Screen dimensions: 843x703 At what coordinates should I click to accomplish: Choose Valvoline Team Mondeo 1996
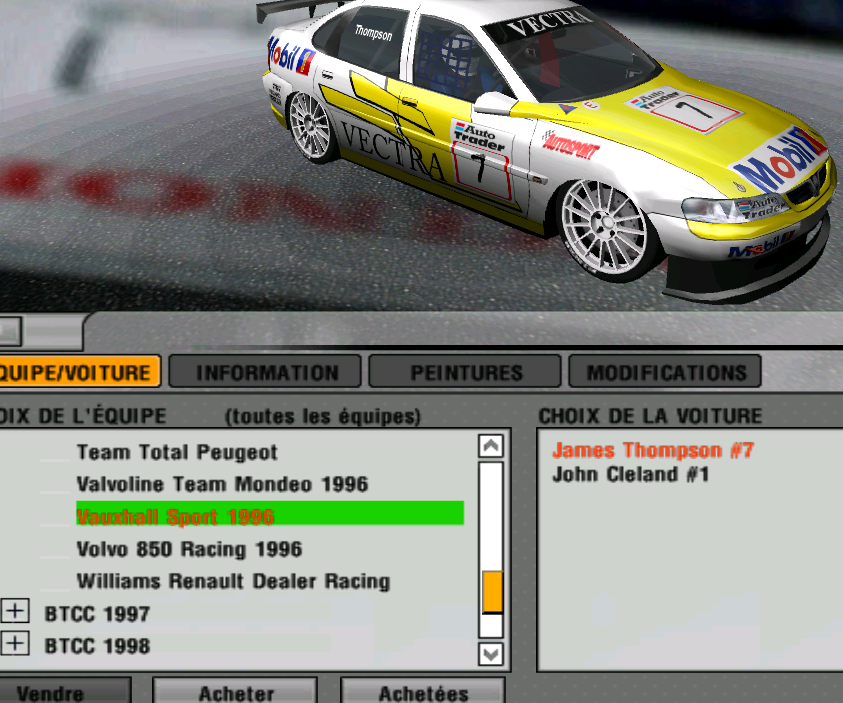(222, 485)
